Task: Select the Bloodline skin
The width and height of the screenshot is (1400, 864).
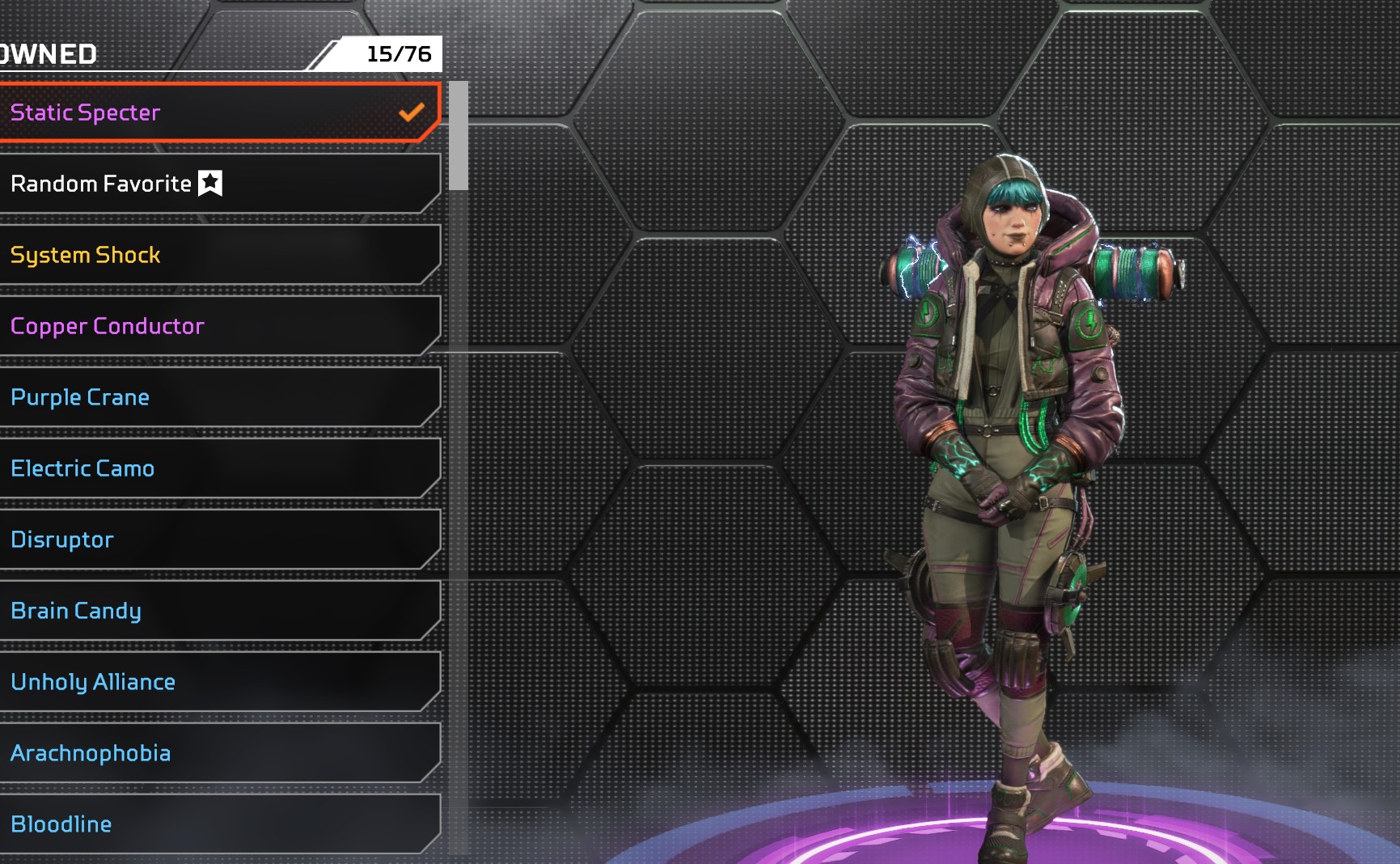Action: pyautogui.click(x=218, y=824)
